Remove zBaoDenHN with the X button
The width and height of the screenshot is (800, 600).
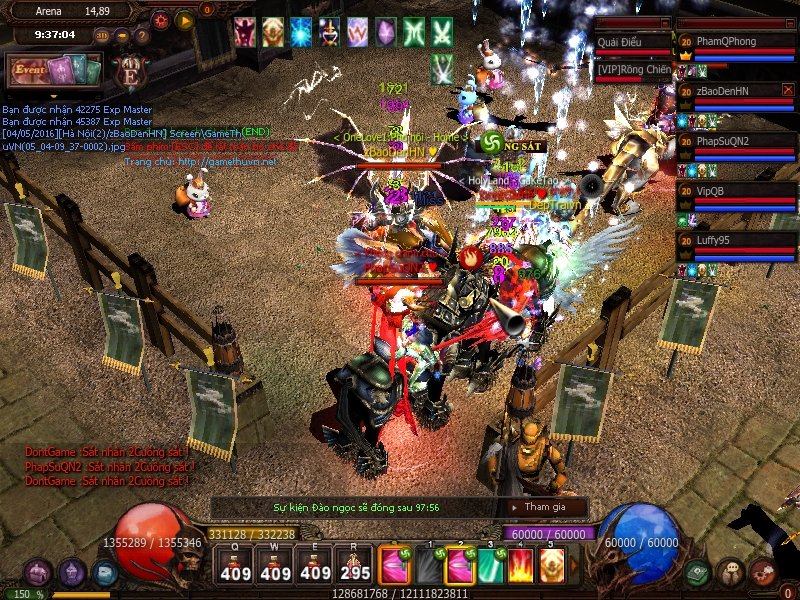(x=788, y=90)
